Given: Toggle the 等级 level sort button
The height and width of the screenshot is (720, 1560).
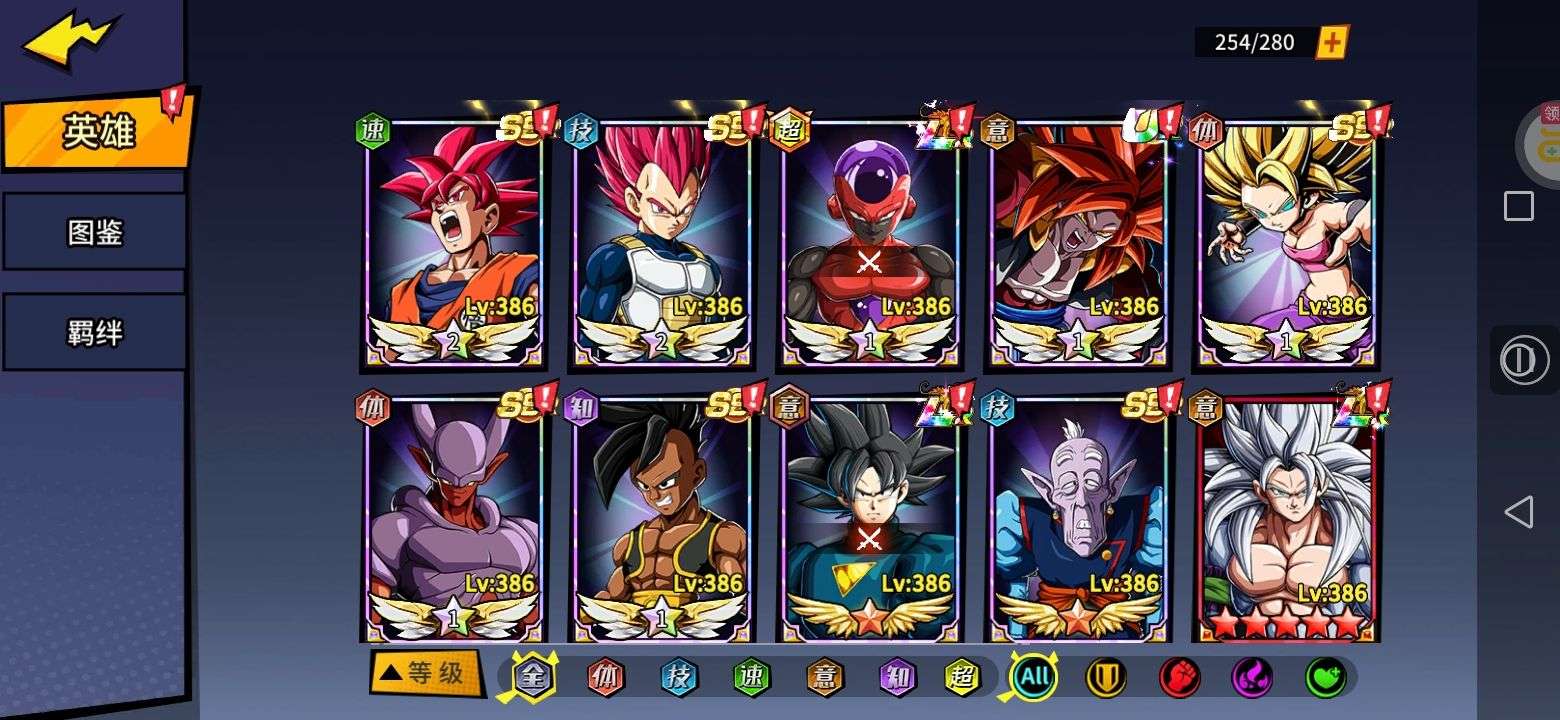Looking at the screenshot, I should pos(424,673).
